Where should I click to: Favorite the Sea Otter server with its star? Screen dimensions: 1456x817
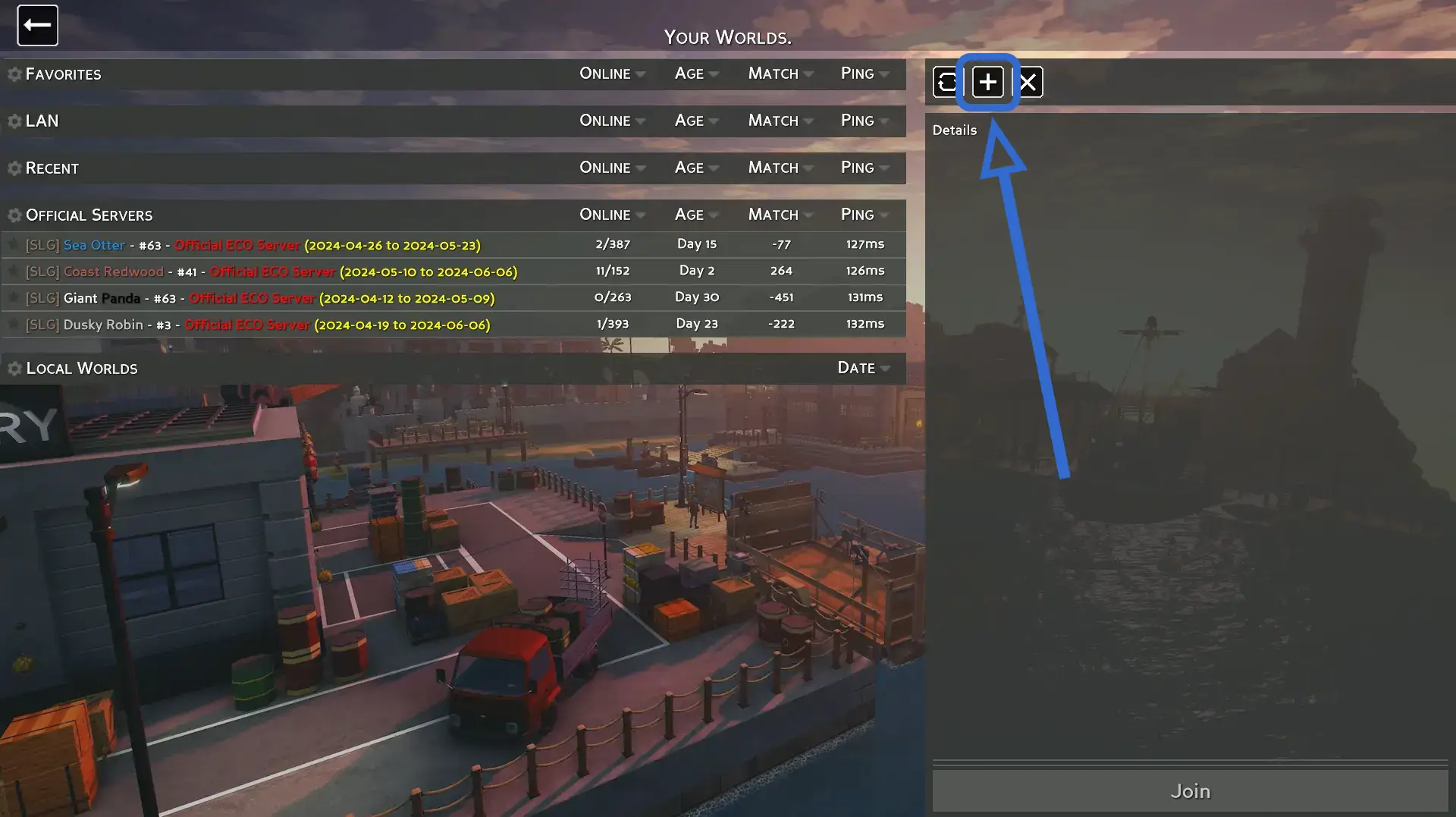(x=12, y=244)
